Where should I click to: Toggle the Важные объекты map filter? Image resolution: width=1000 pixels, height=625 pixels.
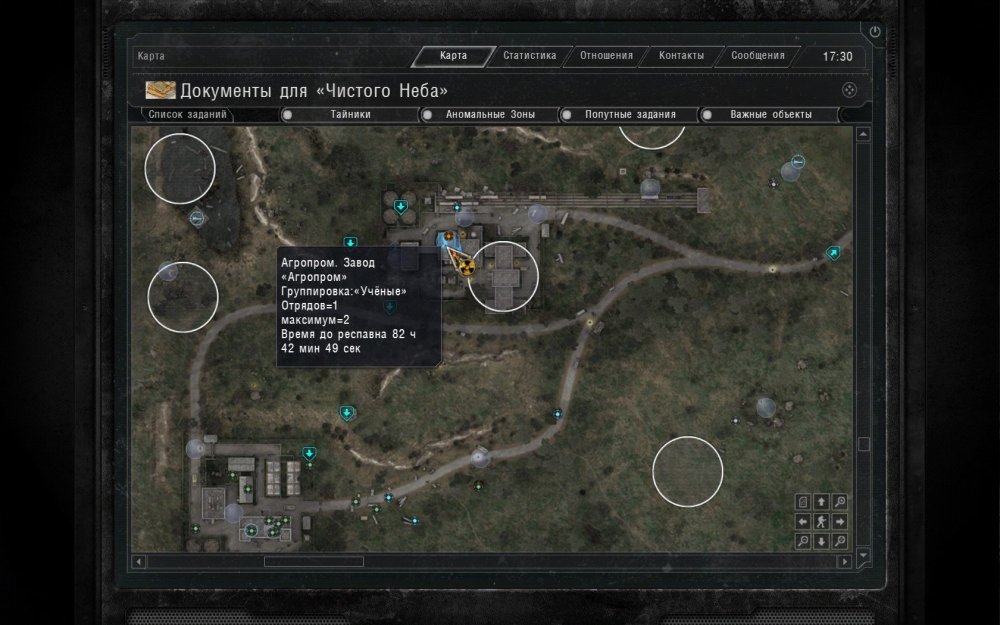770,115
